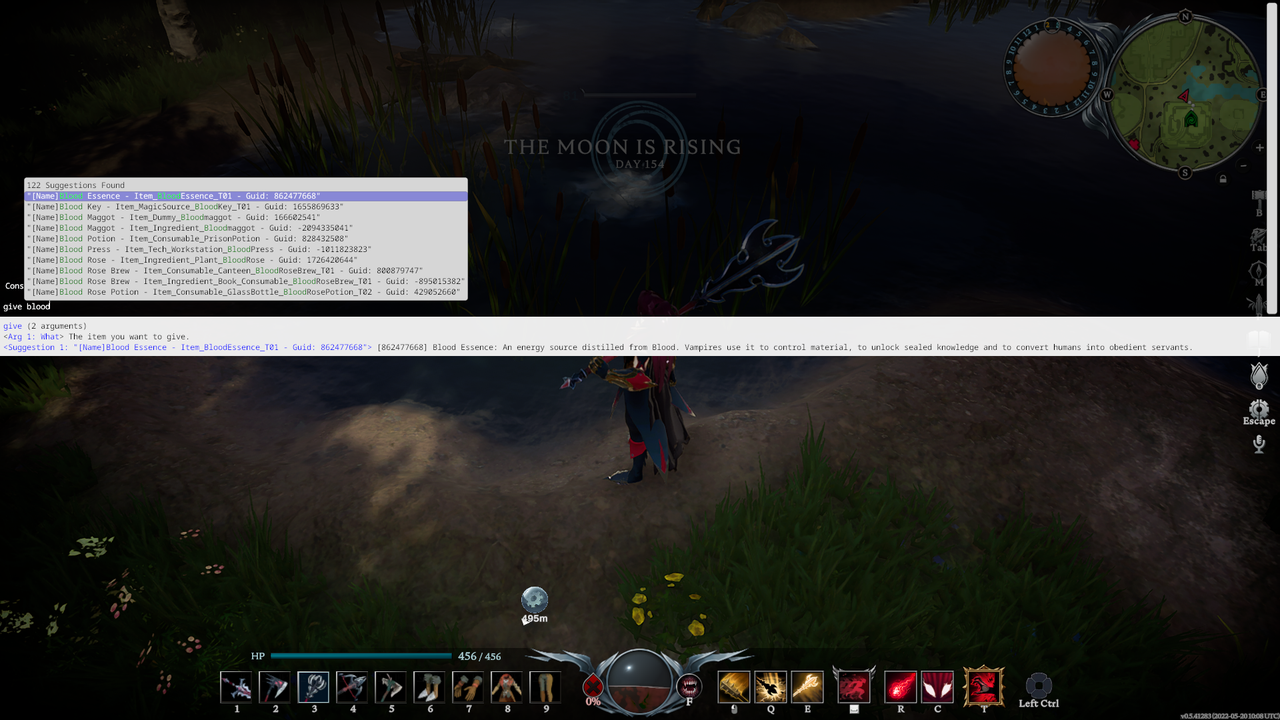This screenshot has width=1280, height=720.
Task: Open the map compass icon
Action: 1259,270
